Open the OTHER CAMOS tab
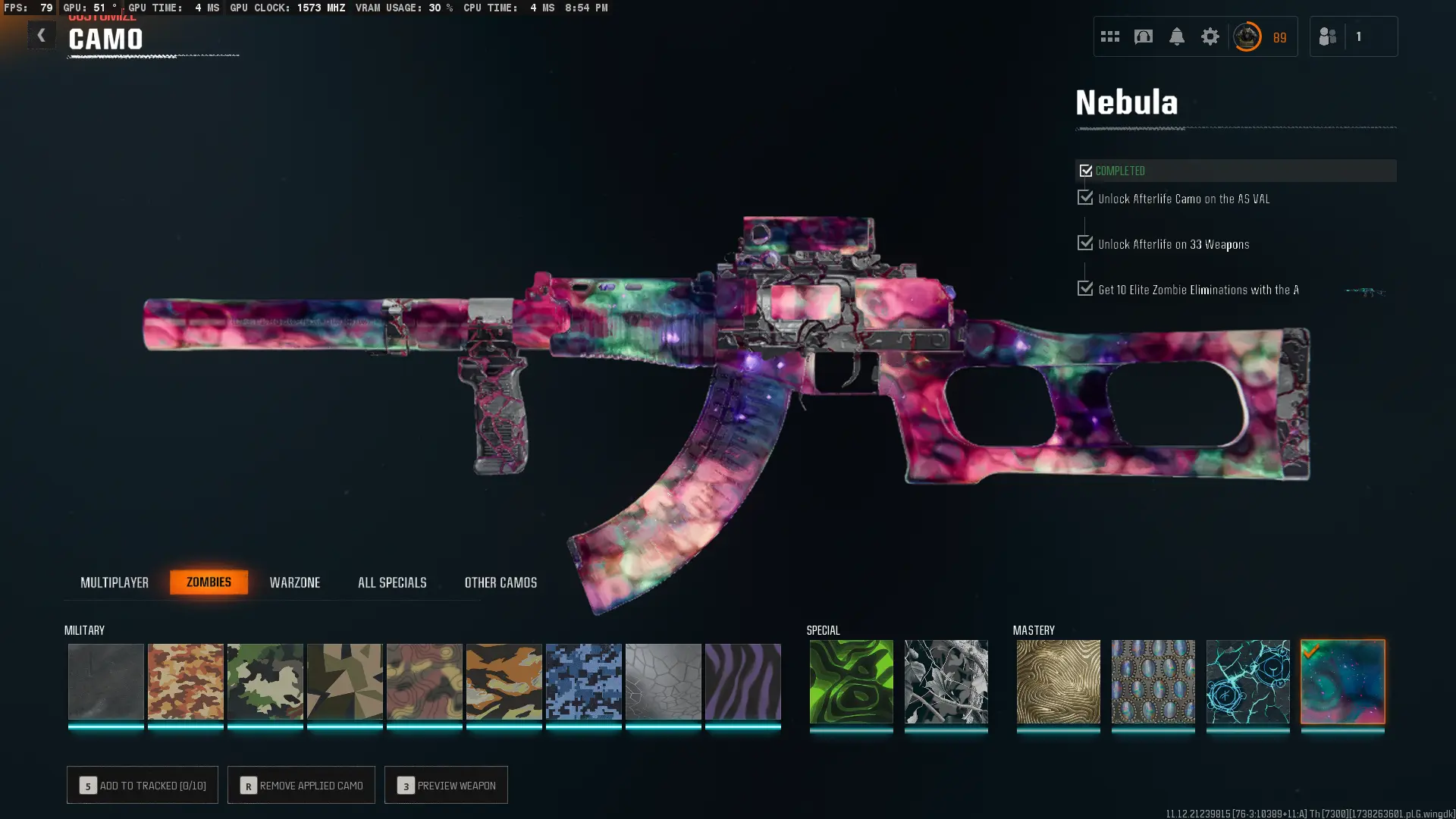 coord(500,582)
